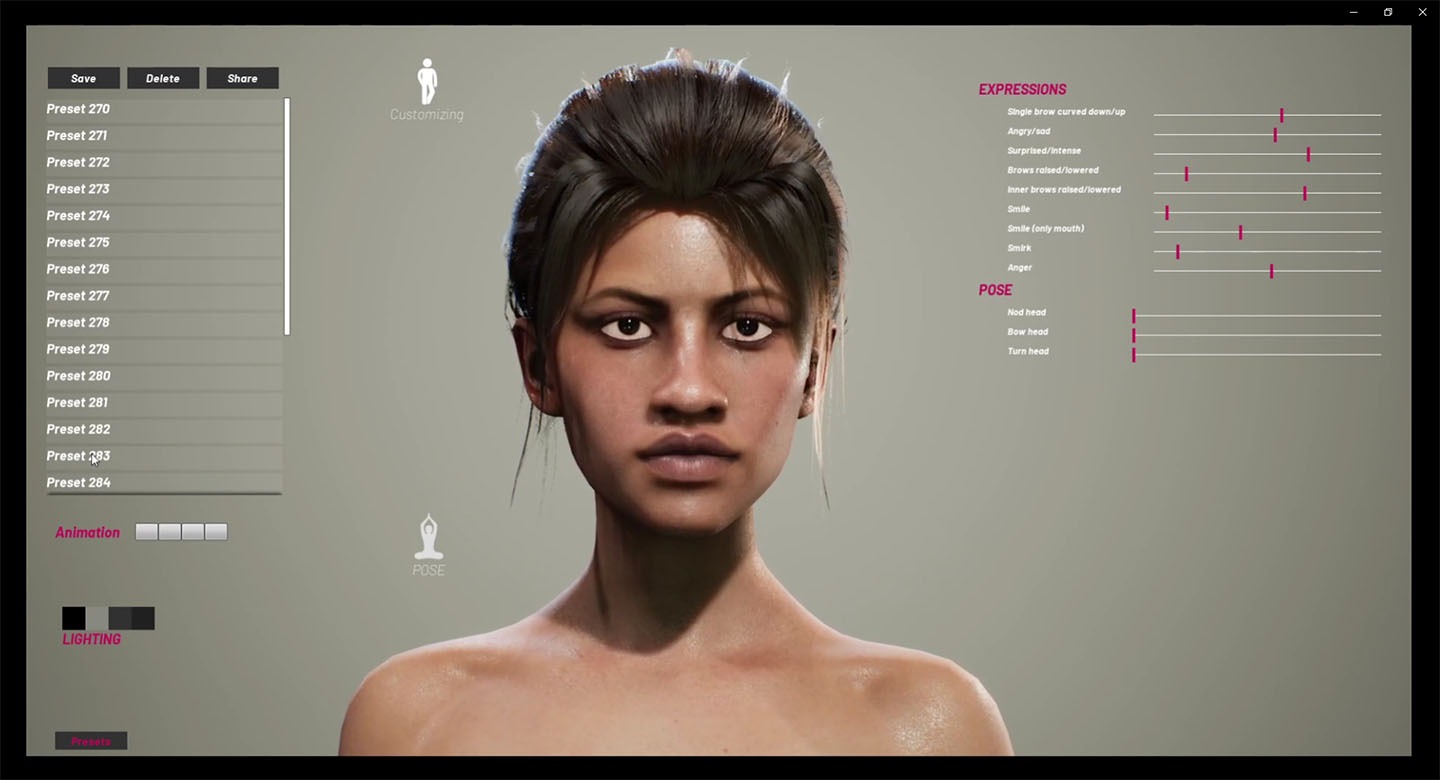Delete the selected preset
This screenshot has height=780, width=1440.
[163, 78]
